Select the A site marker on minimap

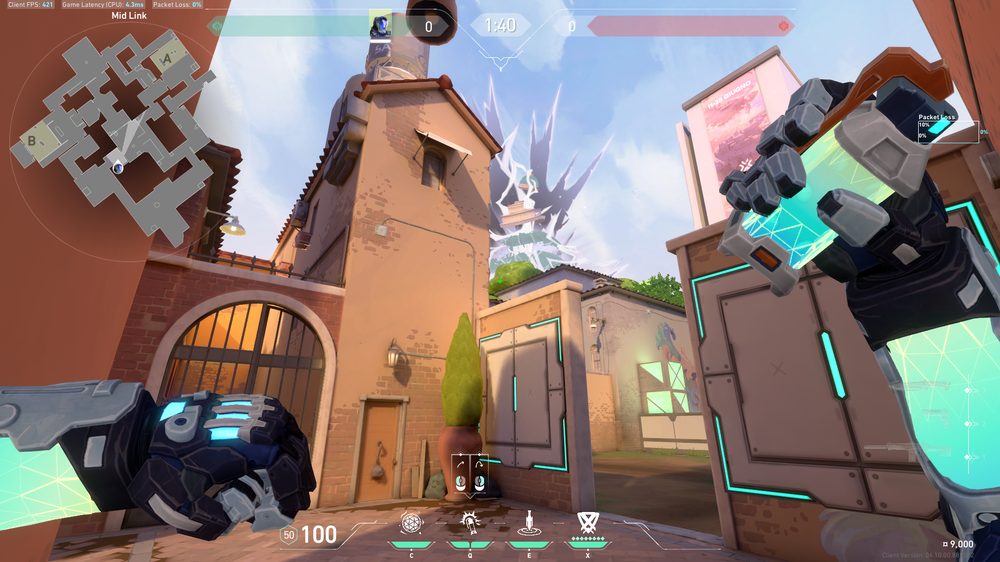tap(166, 61)
